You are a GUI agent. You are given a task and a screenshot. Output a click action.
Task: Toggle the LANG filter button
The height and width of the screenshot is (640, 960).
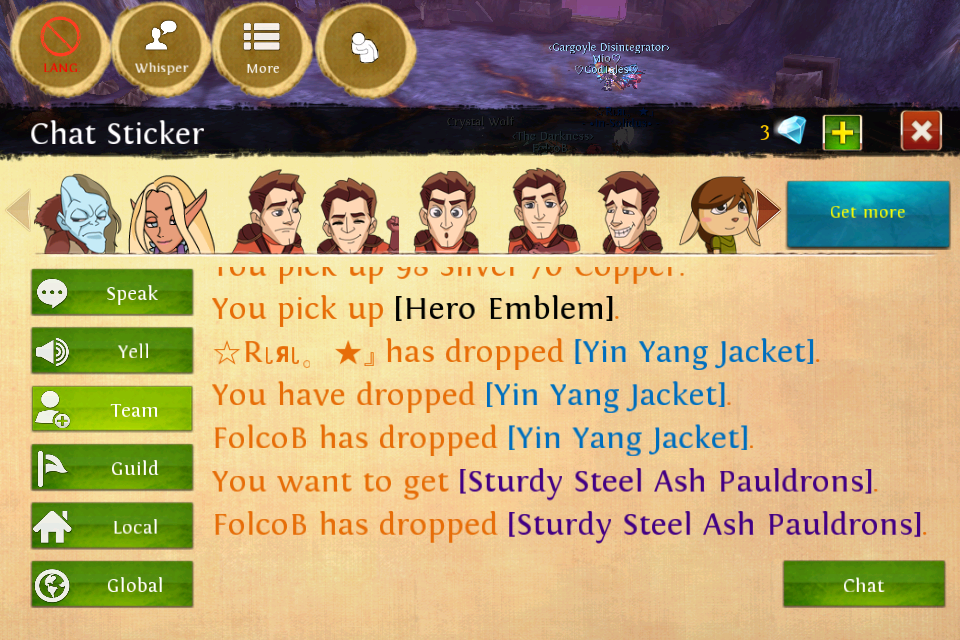60,46
